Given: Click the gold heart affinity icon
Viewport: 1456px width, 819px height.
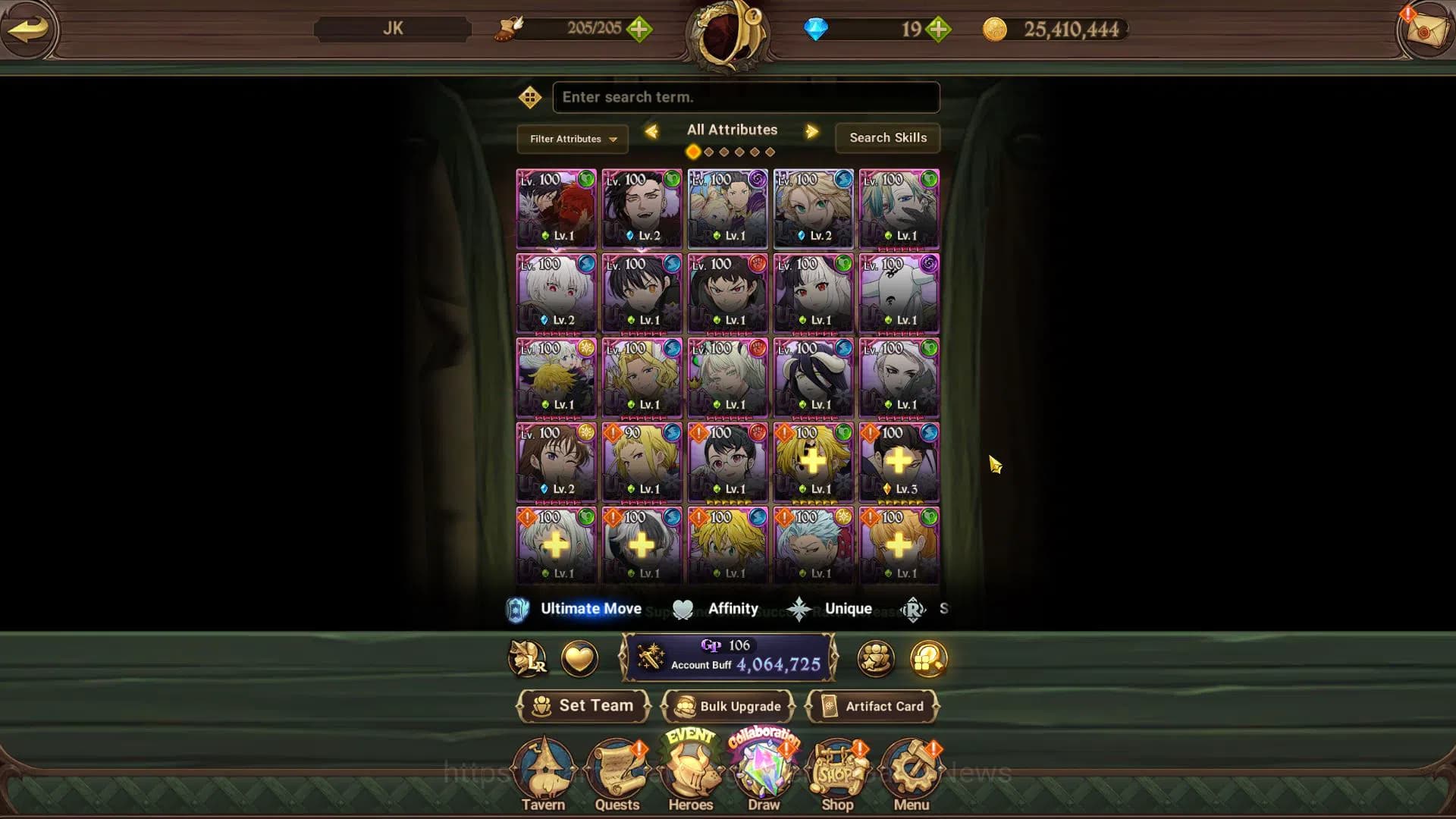Looking at the screenshot, I should point(579,658).
